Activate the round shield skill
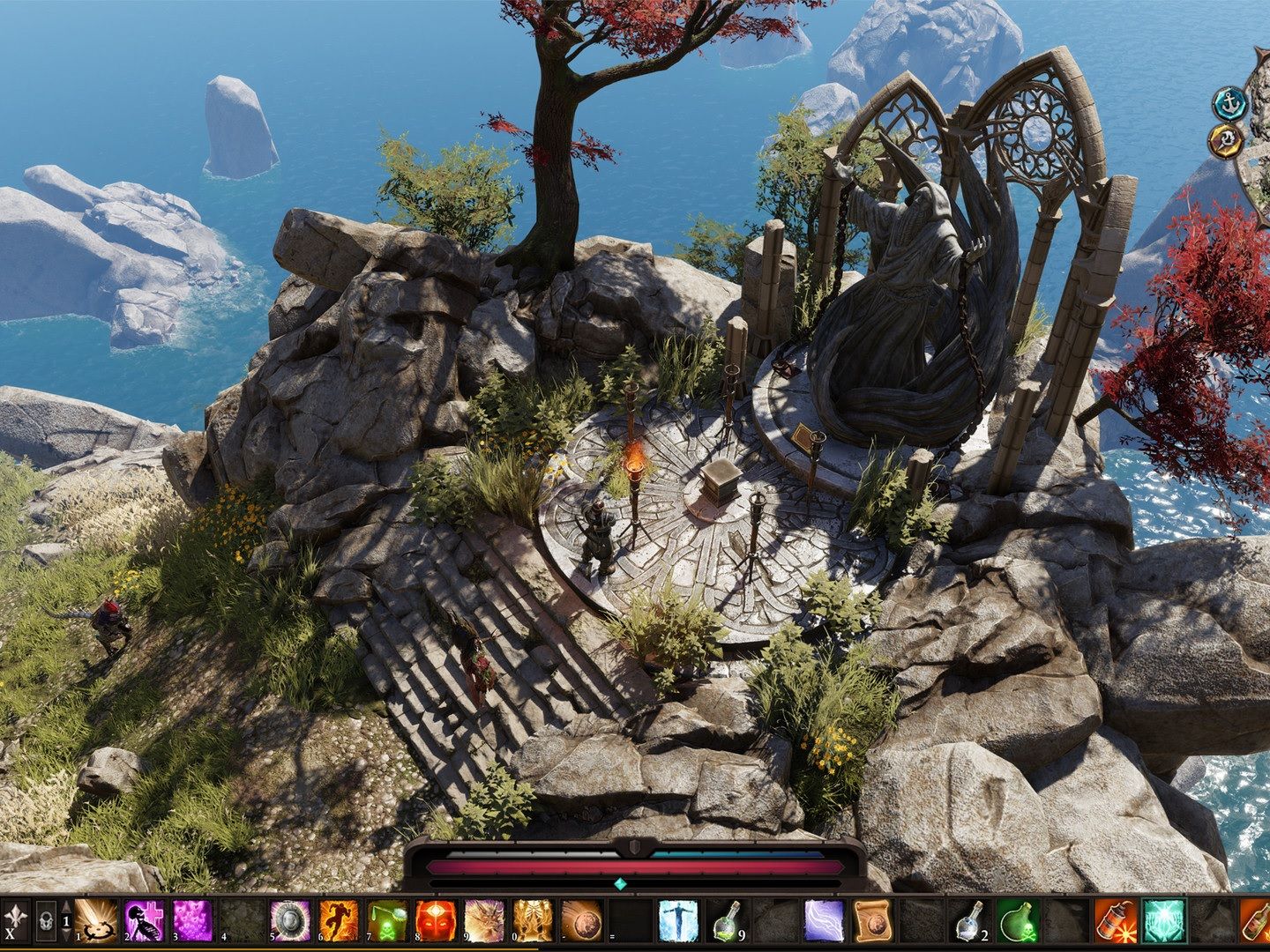1270x952 pixels. pos(288,921)
